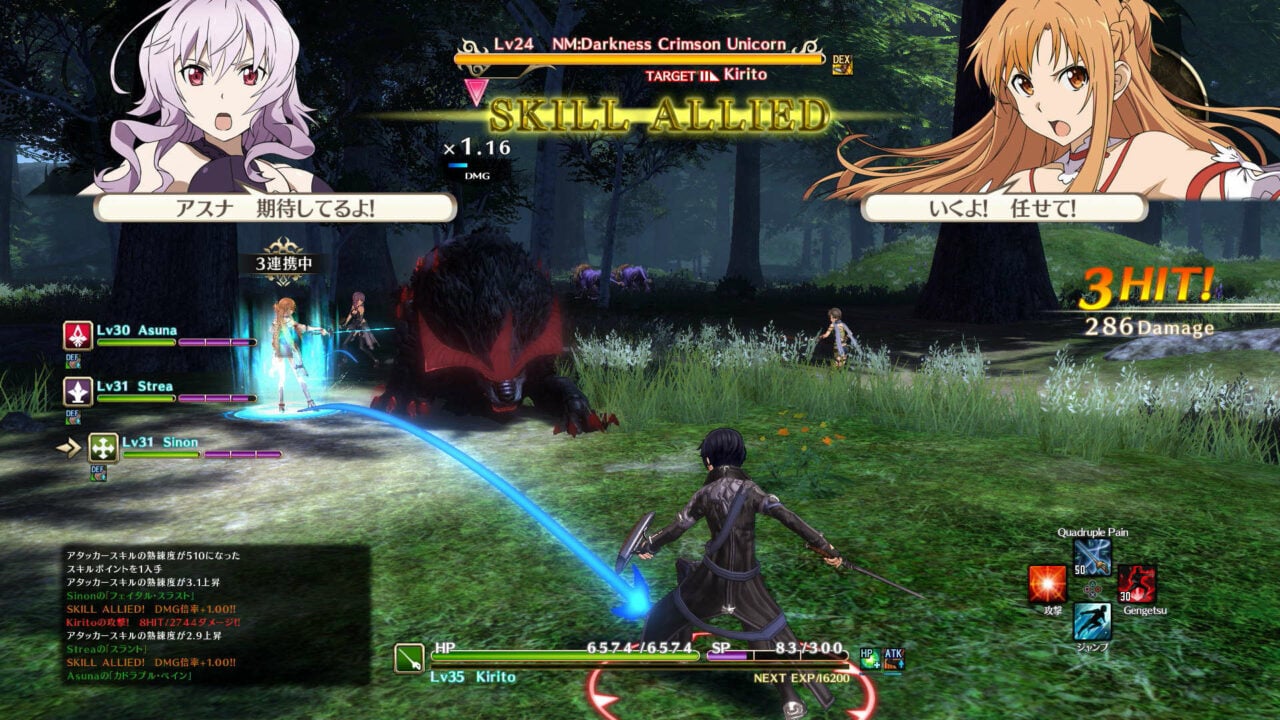Viewport: 1280px width, 720px height.
Task: Select Sinon's green class emblem icon
Action: coord(103,448)
